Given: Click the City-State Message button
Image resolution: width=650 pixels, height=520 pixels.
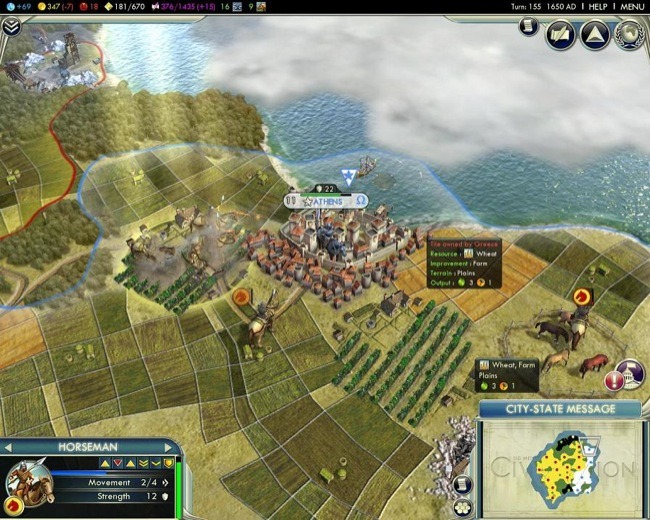Looking at the screenshot, I should (x=559, y=409).
